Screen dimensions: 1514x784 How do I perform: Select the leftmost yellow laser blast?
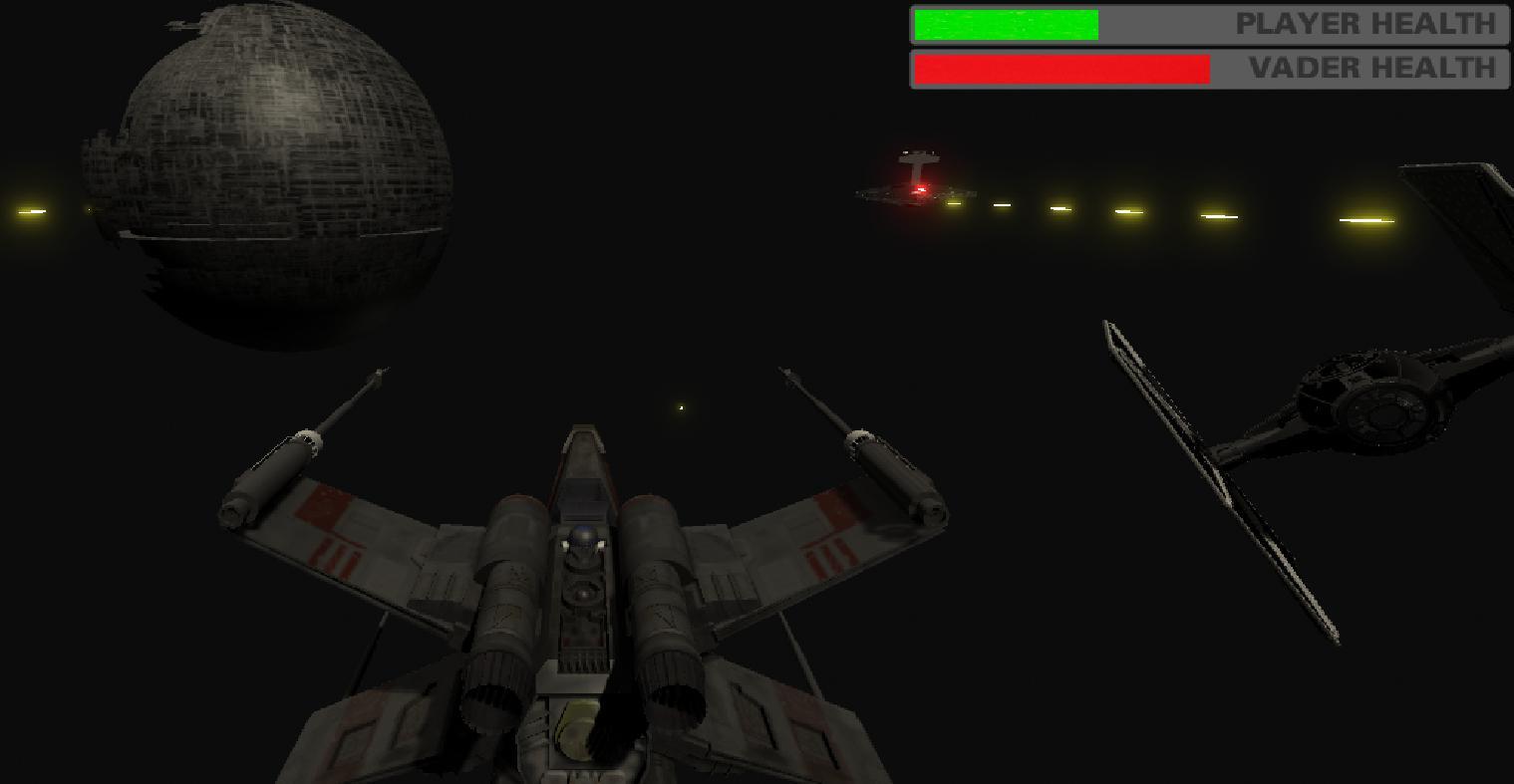pyautogui.click(x=30, y=210)
